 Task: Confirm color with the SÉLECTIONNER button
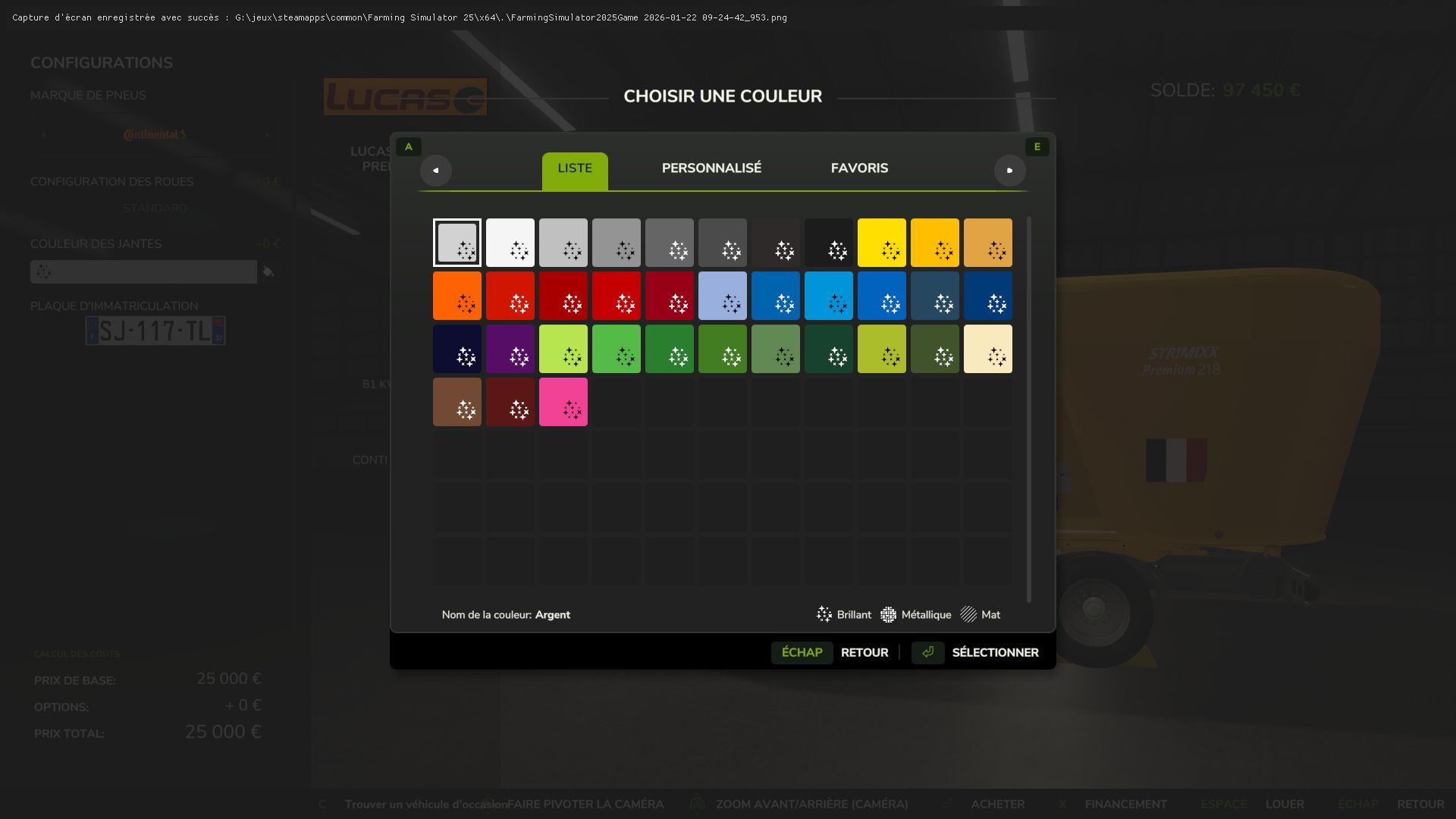click(x=996, y=652)
